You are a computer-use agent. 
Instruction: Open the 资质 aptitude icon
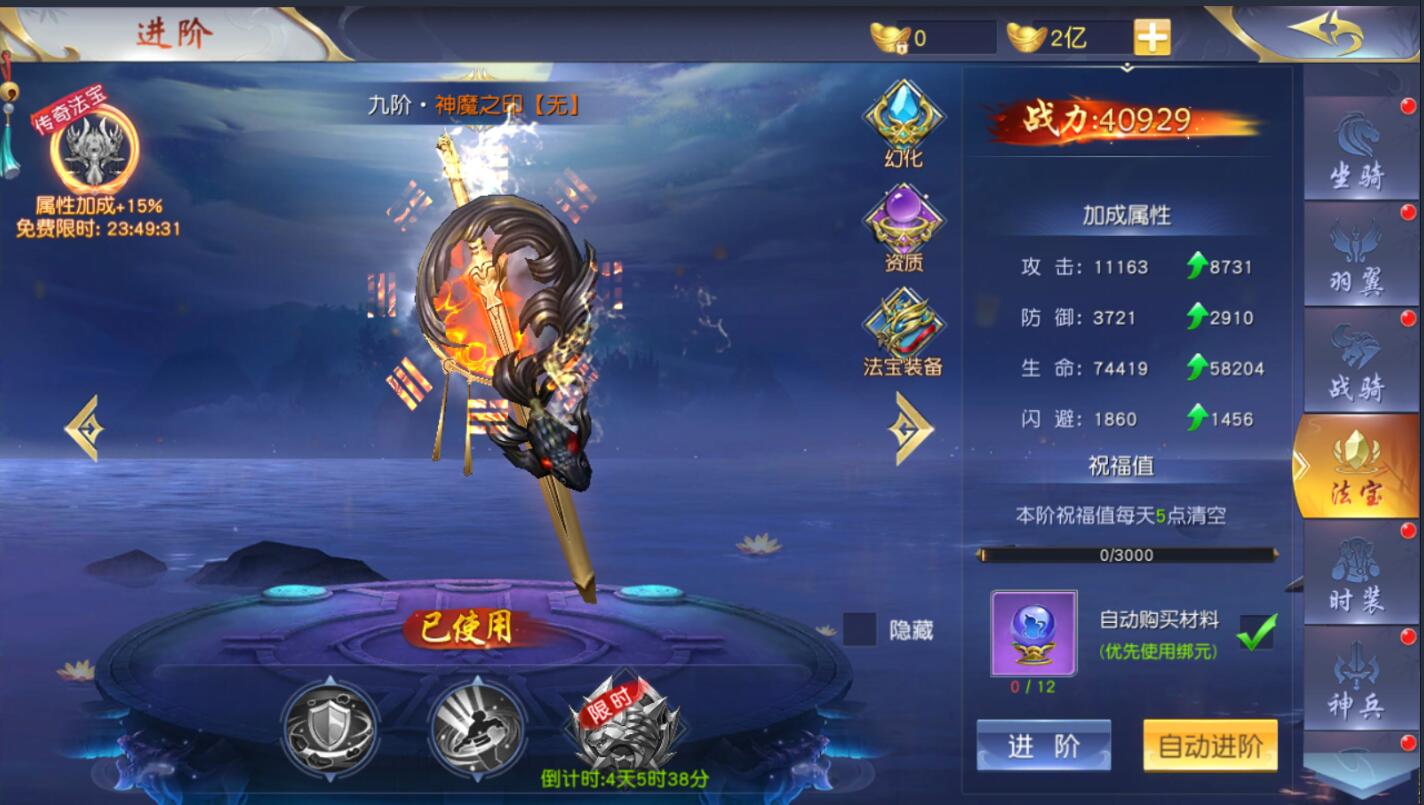pyautogui.click(x=904, y=227)
